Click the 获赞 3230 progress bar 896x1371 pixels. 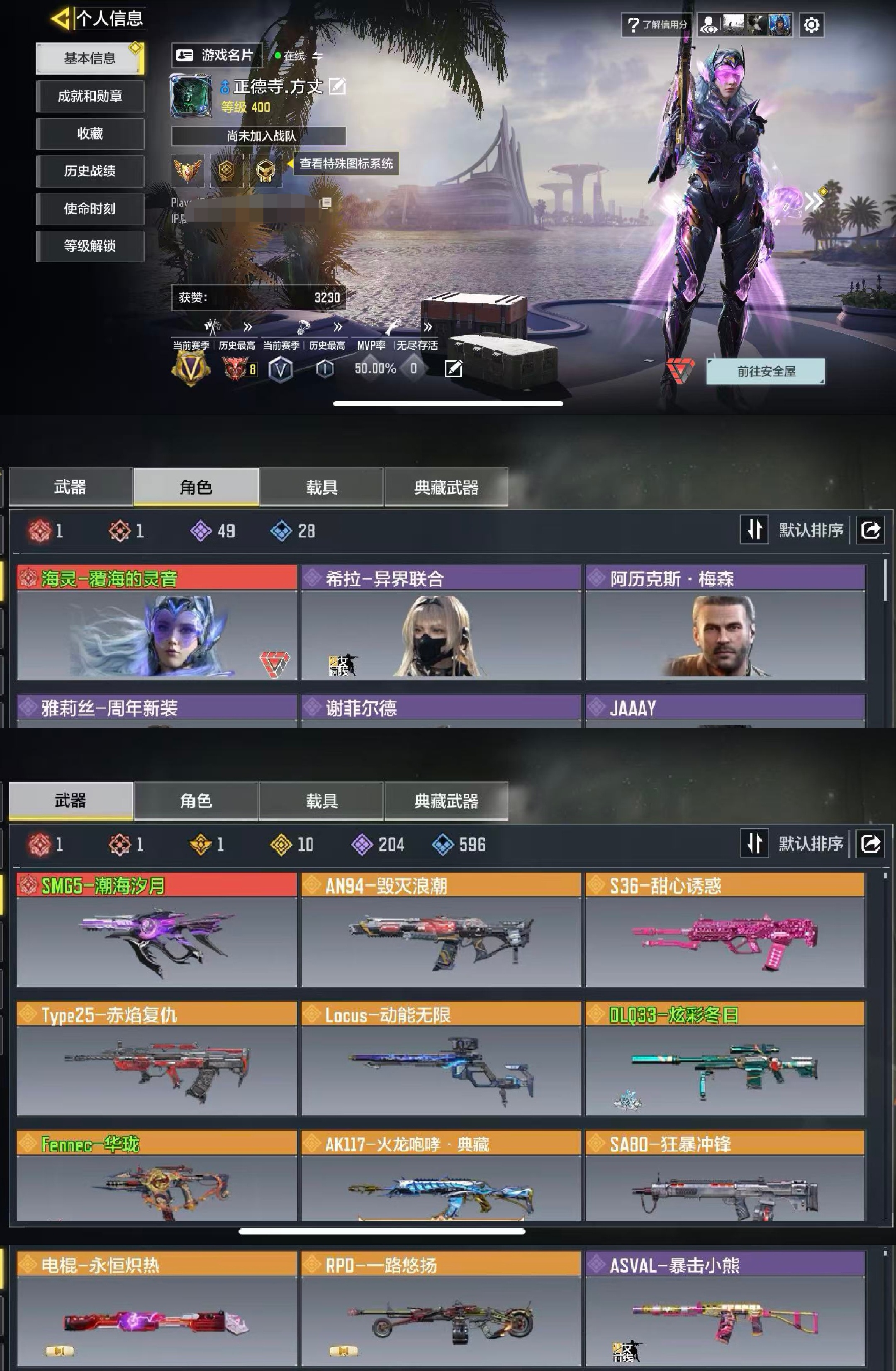pos(259,298)
